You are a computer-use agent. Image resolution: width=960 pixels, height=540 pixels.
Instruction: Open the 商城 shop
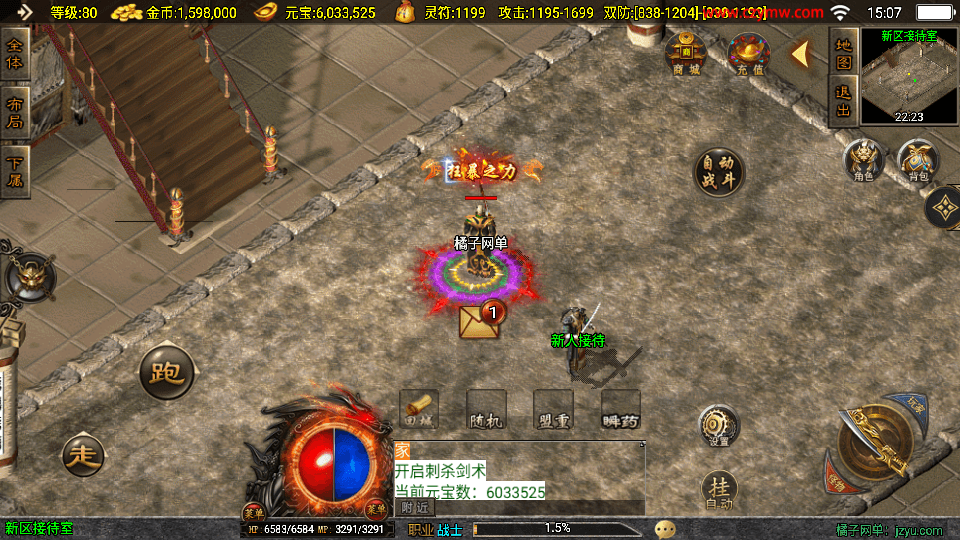(x=686, y=53)
